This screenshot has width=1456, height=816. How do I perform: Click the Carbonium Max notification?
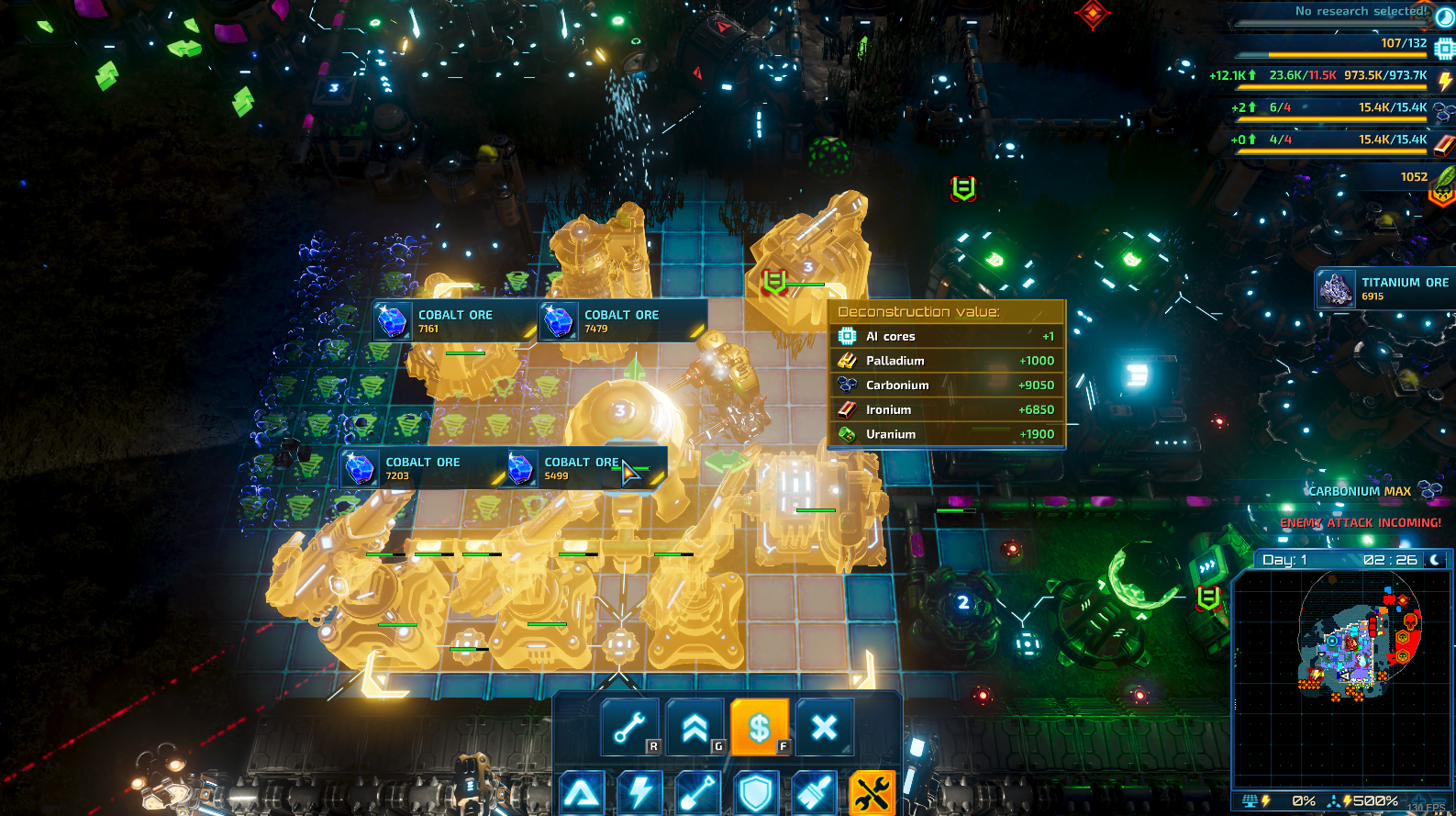coord(1360,491)
